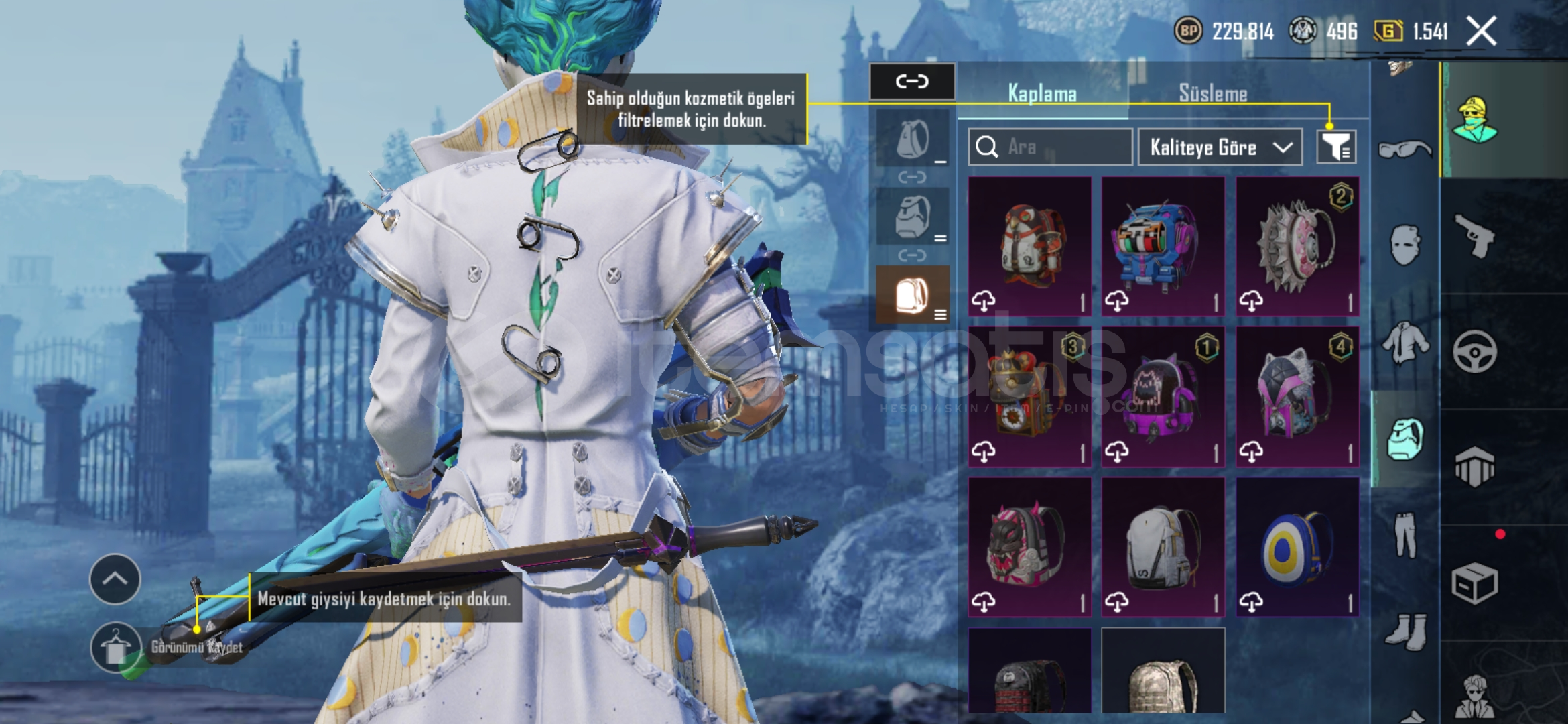Switch to the Süsleme tab
The height and width of the screenshot is (724, 1568).
(1213, 94)
